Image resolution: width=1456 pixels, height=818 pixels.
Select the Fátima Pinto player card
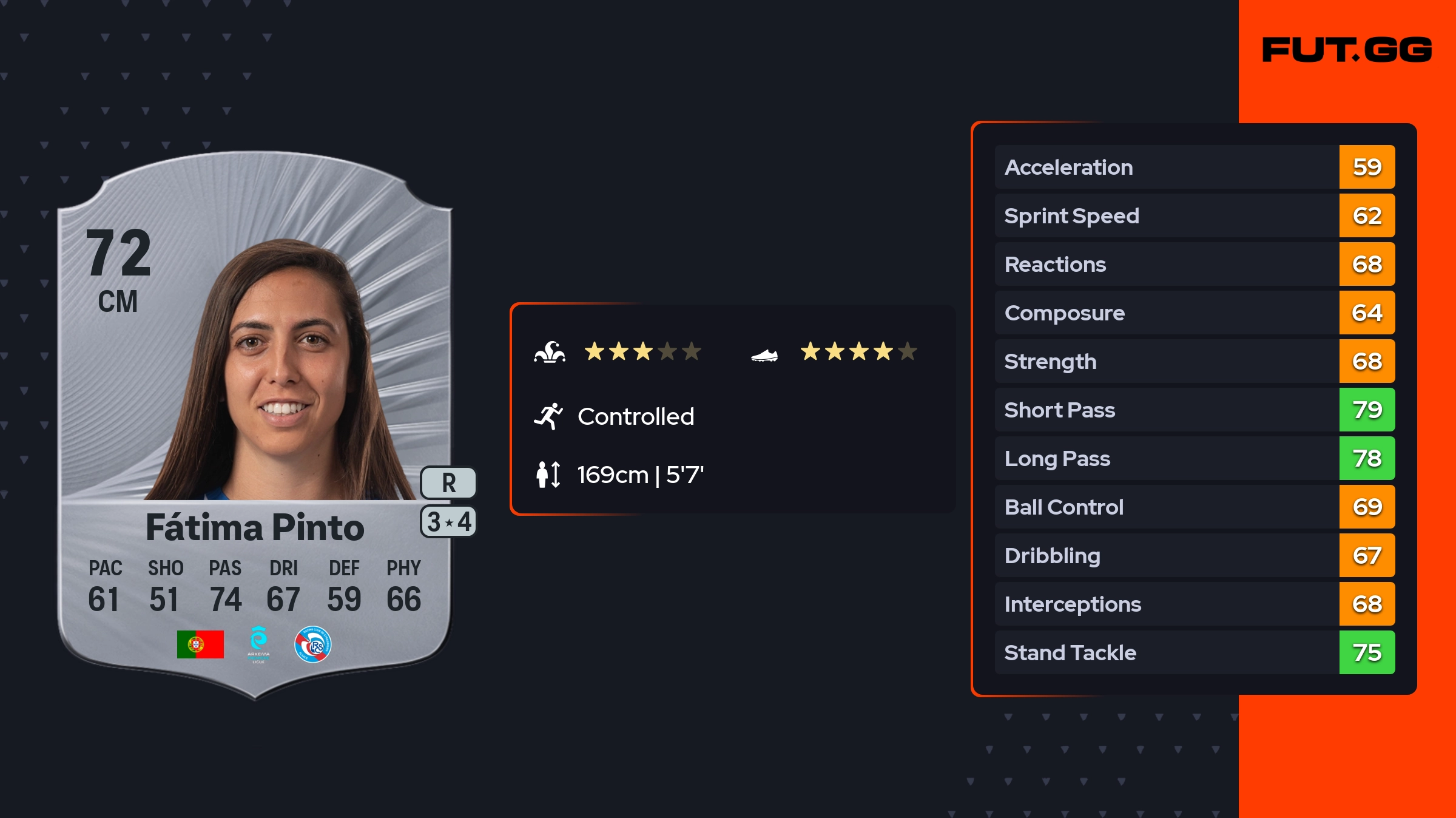[x=255, y=425]
